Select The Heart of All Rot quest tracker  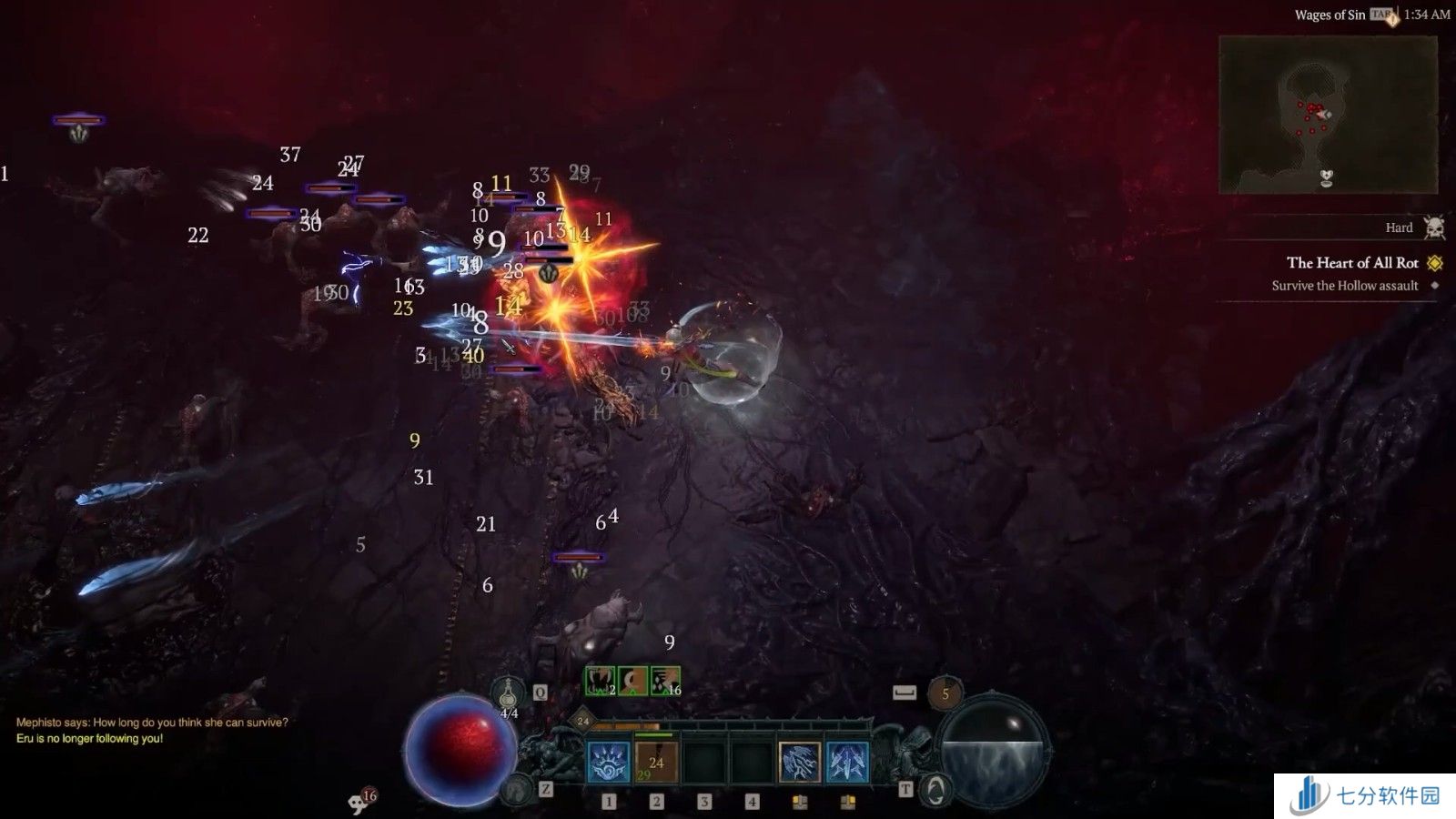(x=1352, y=263)
